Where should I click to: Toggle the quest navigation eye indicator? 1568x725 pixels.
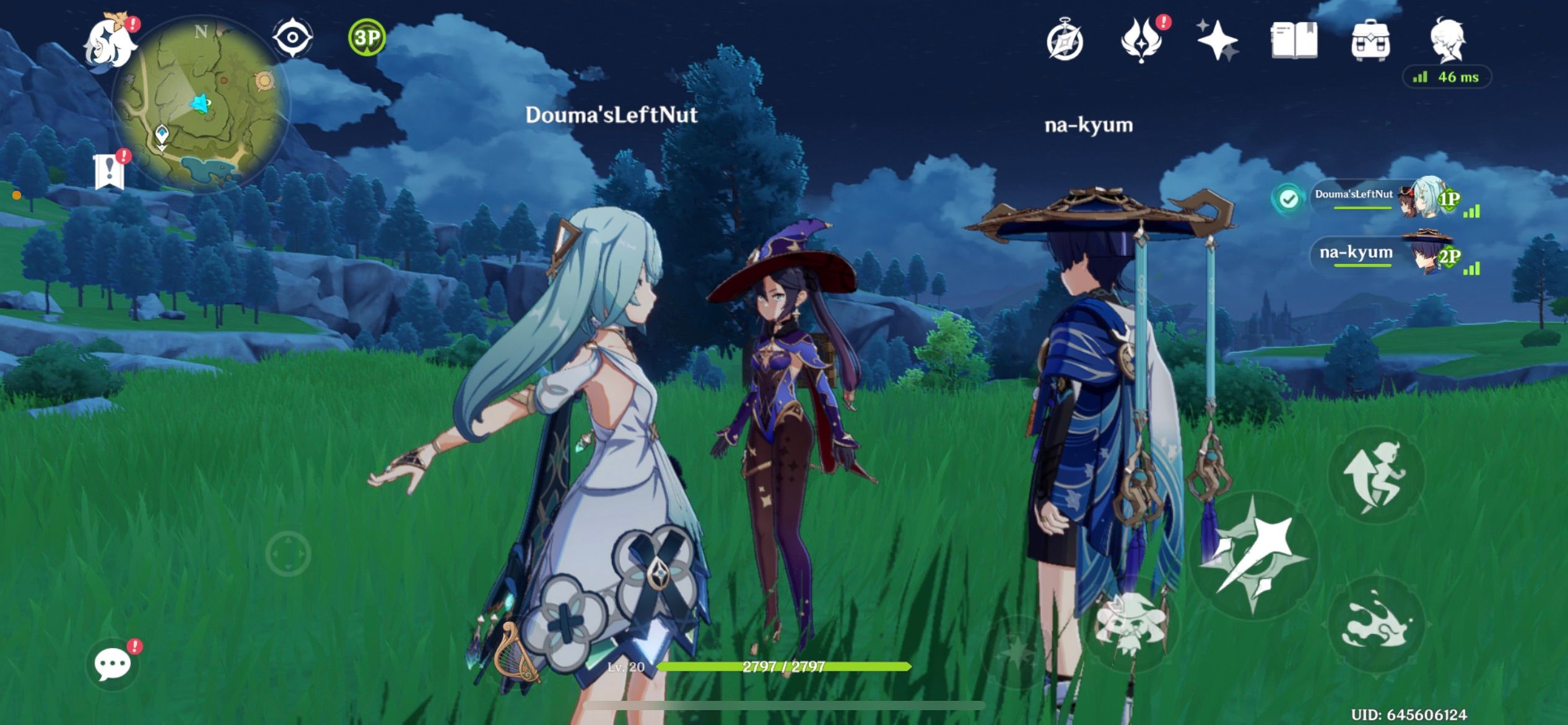point(294,38)
